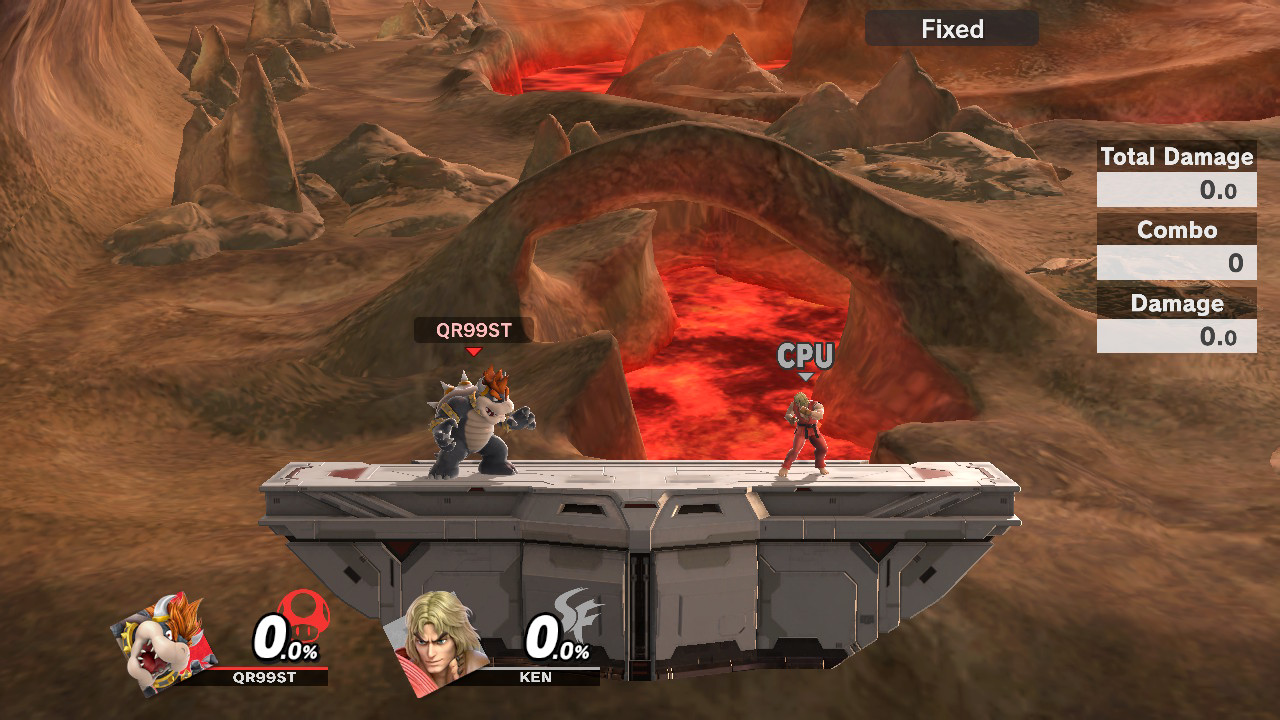Expand the Combo counter panel
The width and height of the screenshot is (1280, 720).
point(1176,230)
